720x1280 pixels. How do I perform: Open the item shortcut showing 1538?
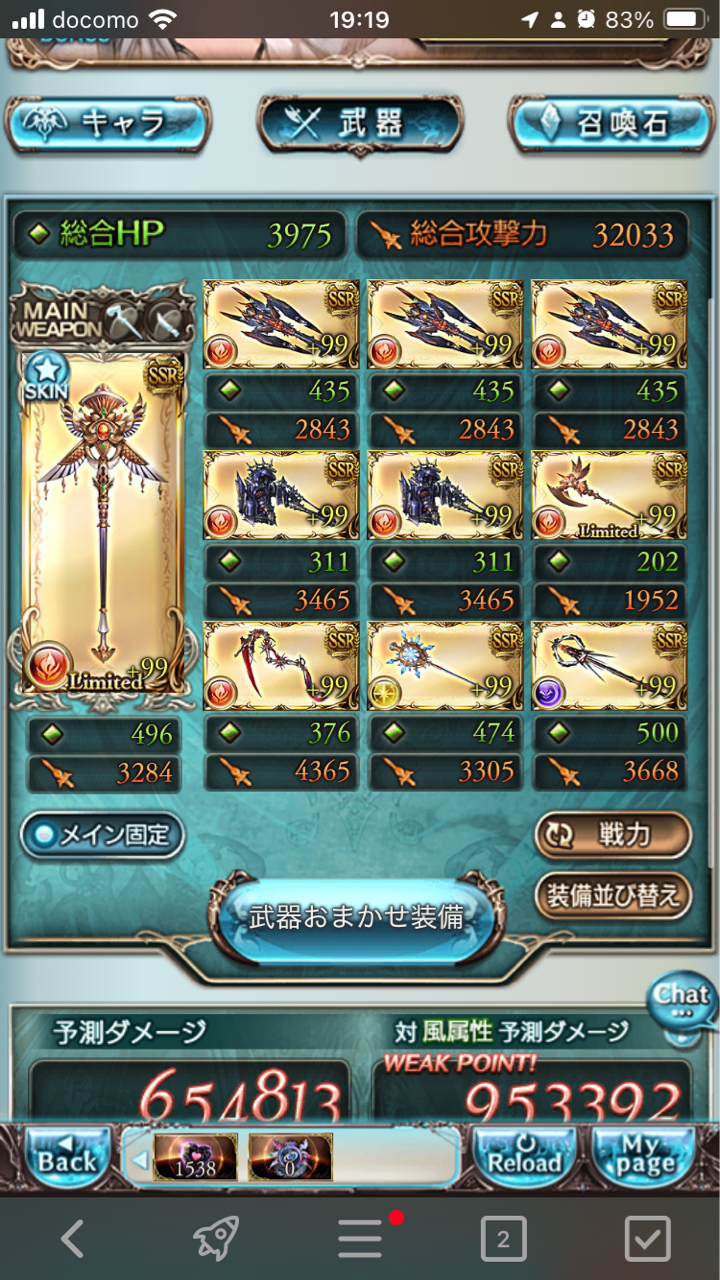[x=195, y=1158]
